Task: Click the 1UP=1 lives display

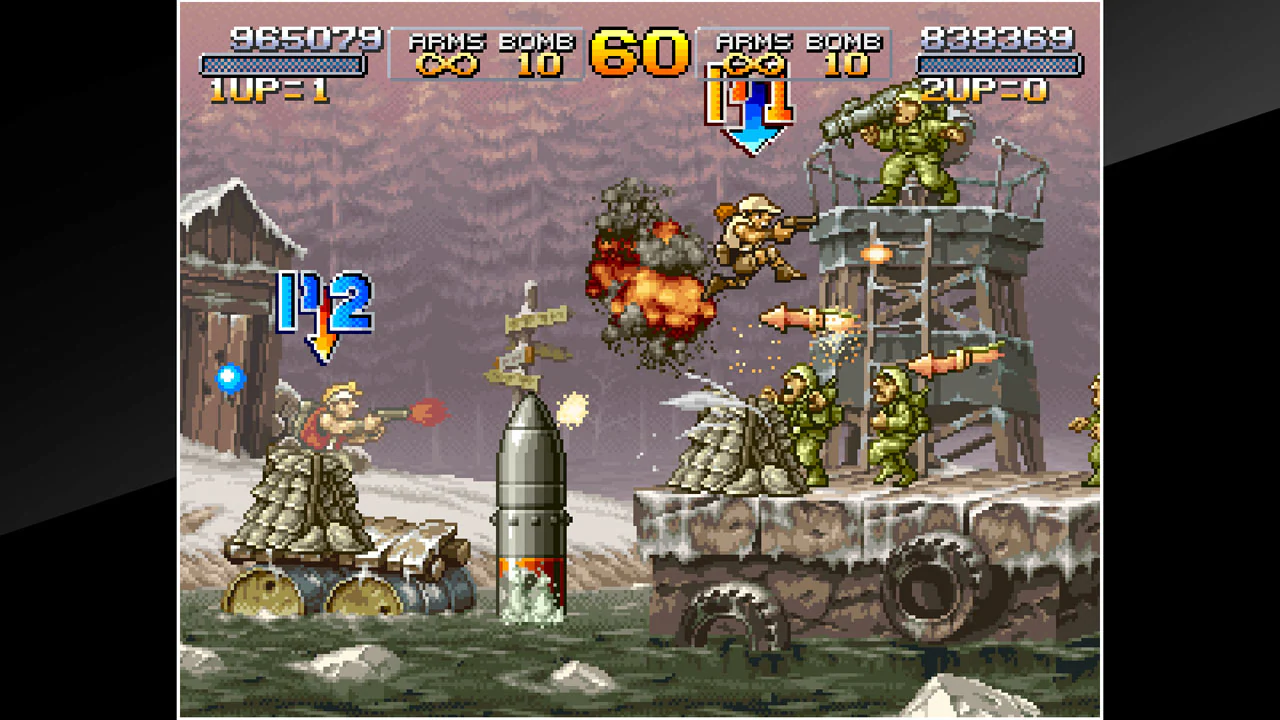Action: pyautogui.click(x=270, y=90)
